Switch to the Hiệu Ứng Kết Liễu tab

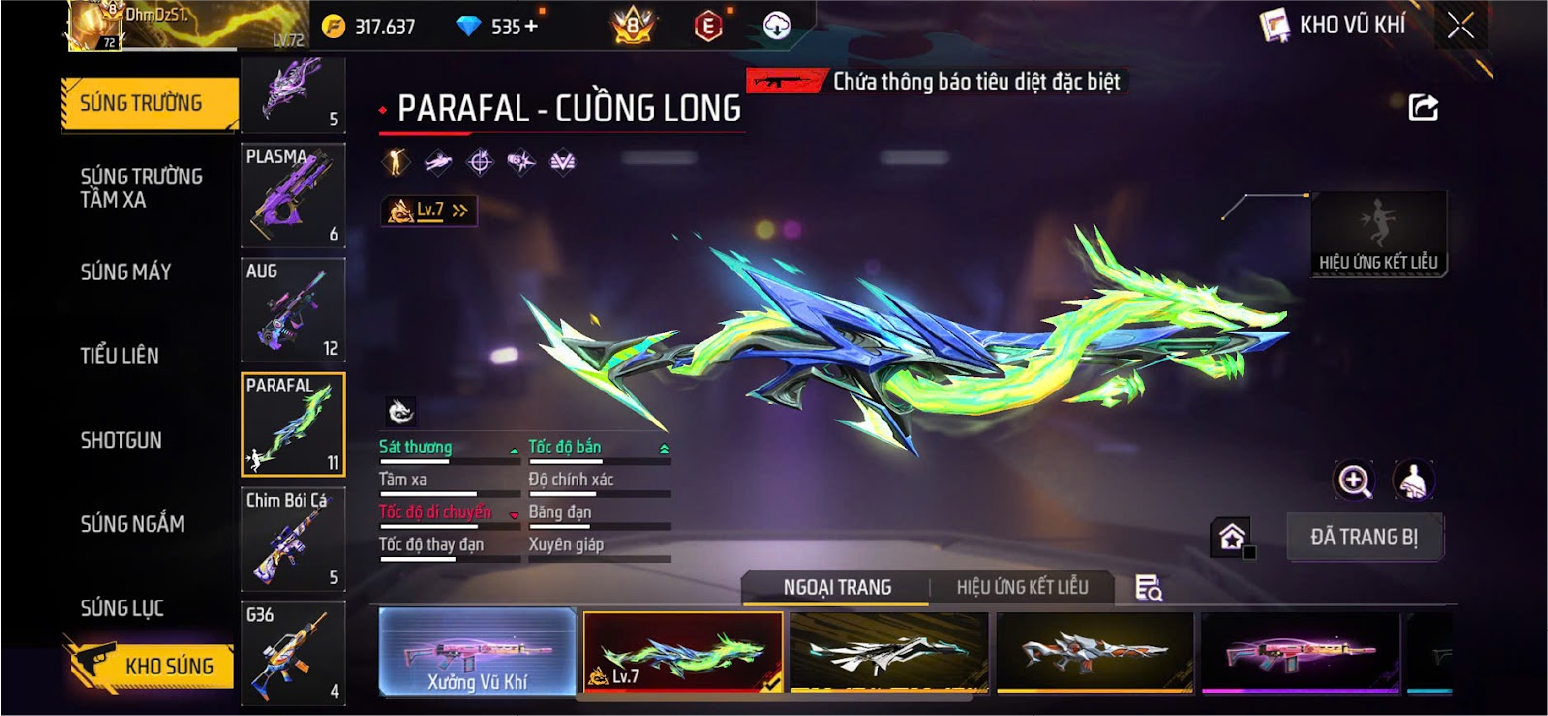pos(1022,587)
